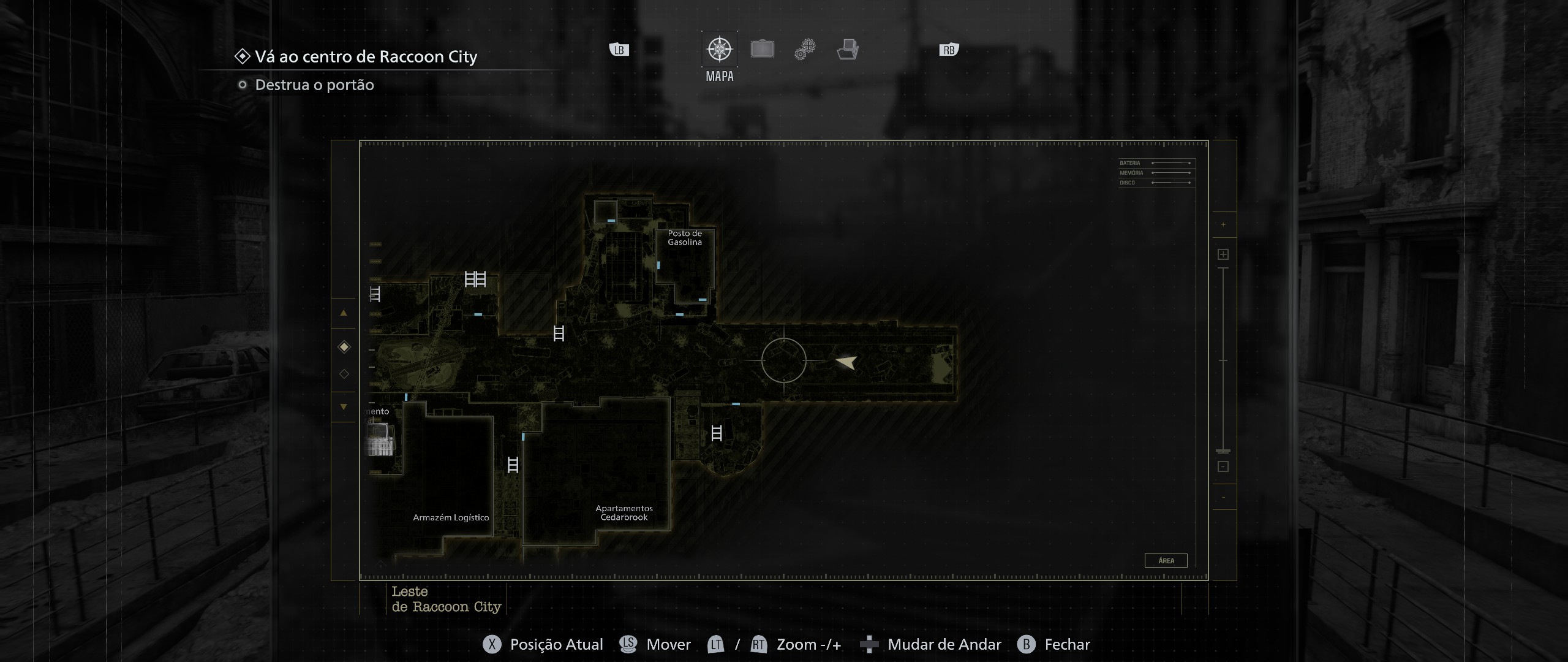
Task: Go down one floor with down arrow
Action: [344, 406]
